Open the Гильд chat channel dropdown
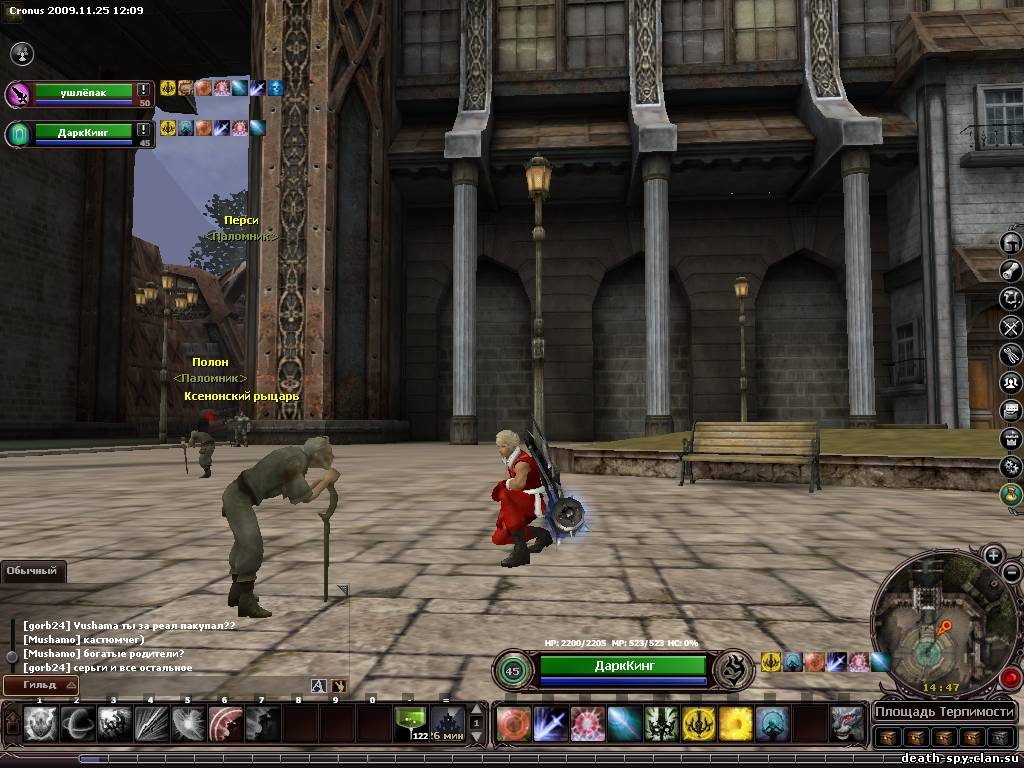This screenshot has height=768, width=1024. (40, 685)
